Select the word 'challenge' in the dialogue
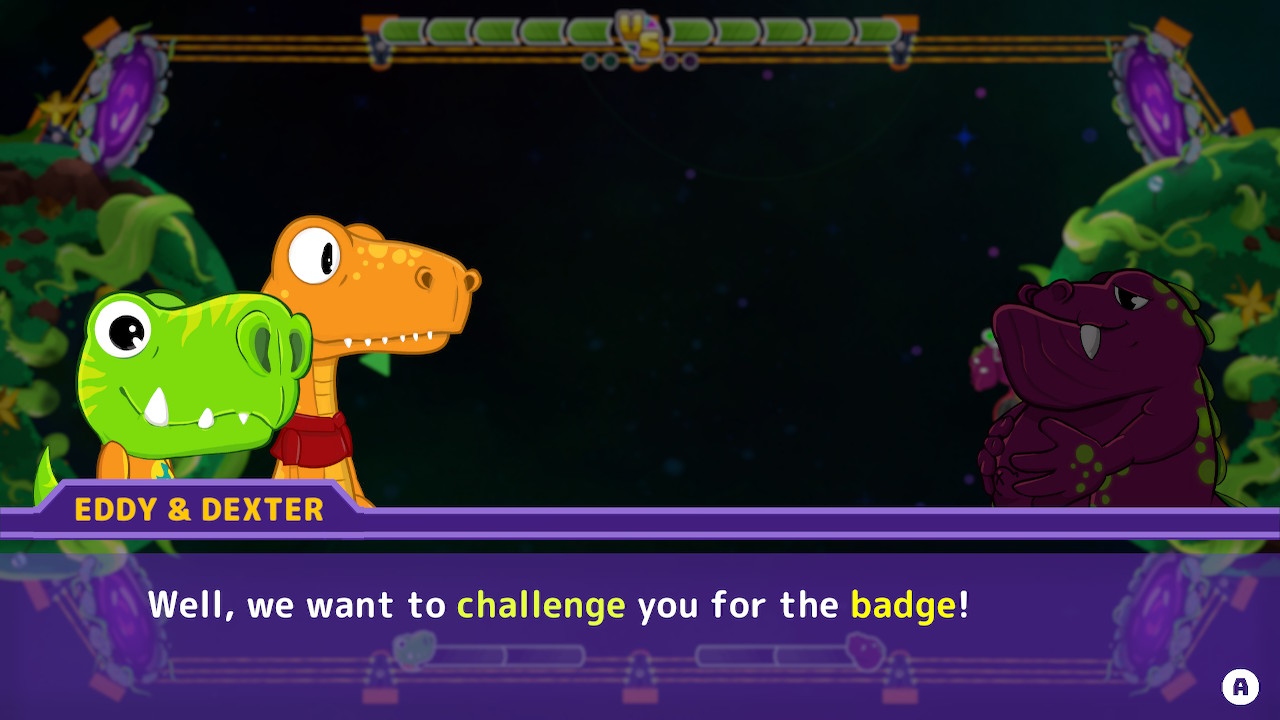1280x720 pixels. coord(541,604)
